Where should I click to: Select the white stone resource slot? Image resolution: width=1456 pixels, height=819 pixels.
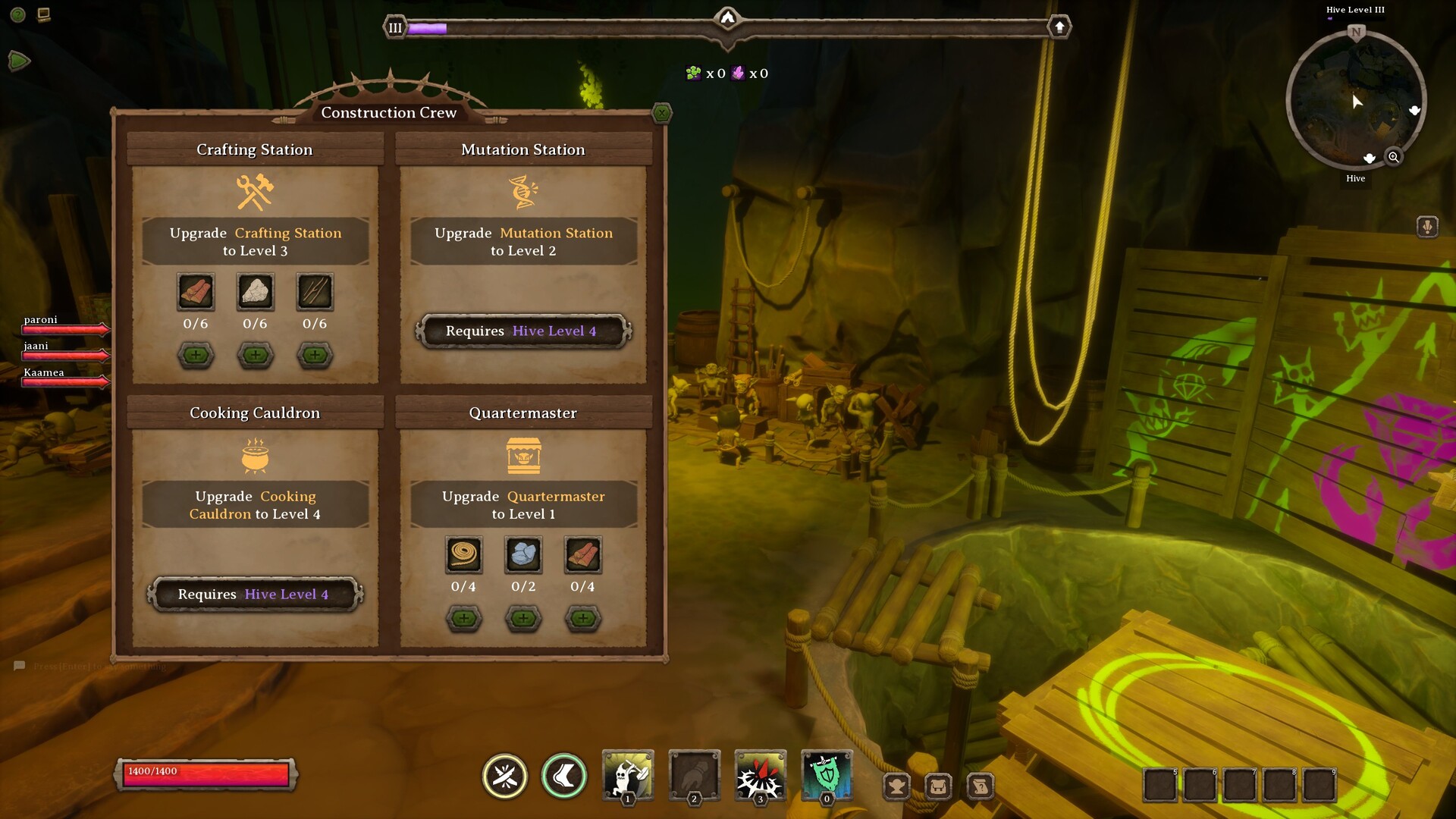256,292
